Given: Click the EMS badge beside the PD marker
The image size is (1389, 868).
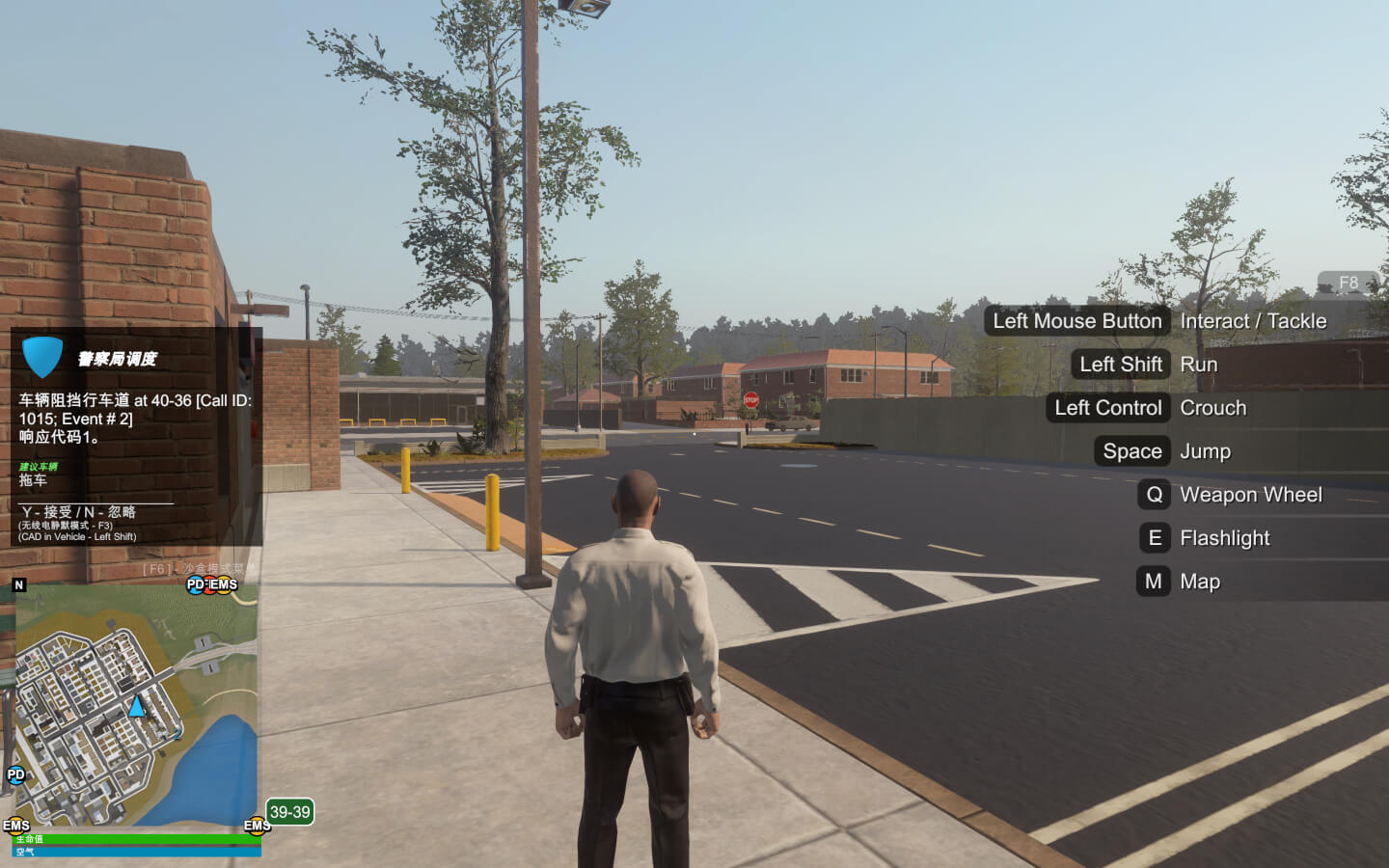Looking at the screenshot, I should click(x=223, y=584).
